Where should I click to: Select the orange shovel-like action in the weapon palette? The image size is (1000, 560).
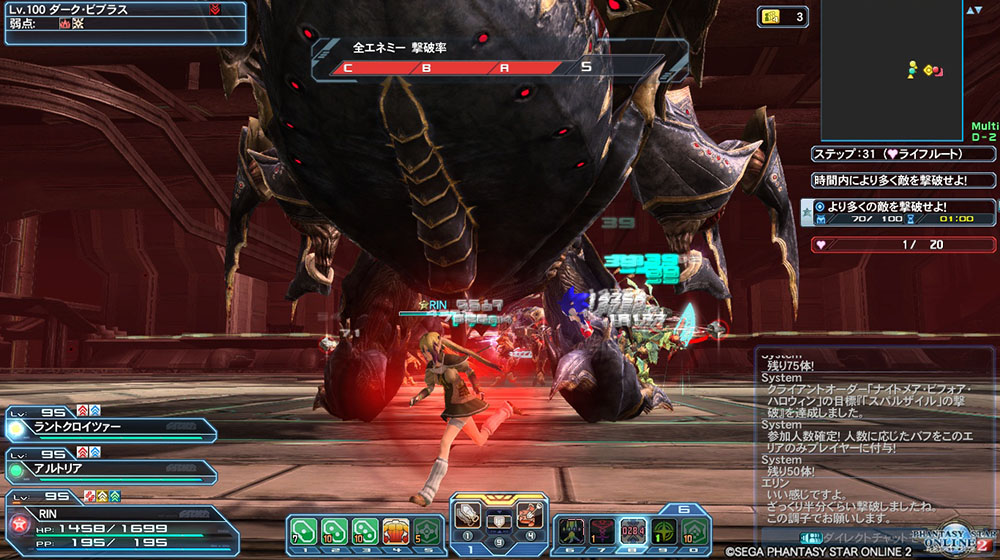tap(529, 514)
